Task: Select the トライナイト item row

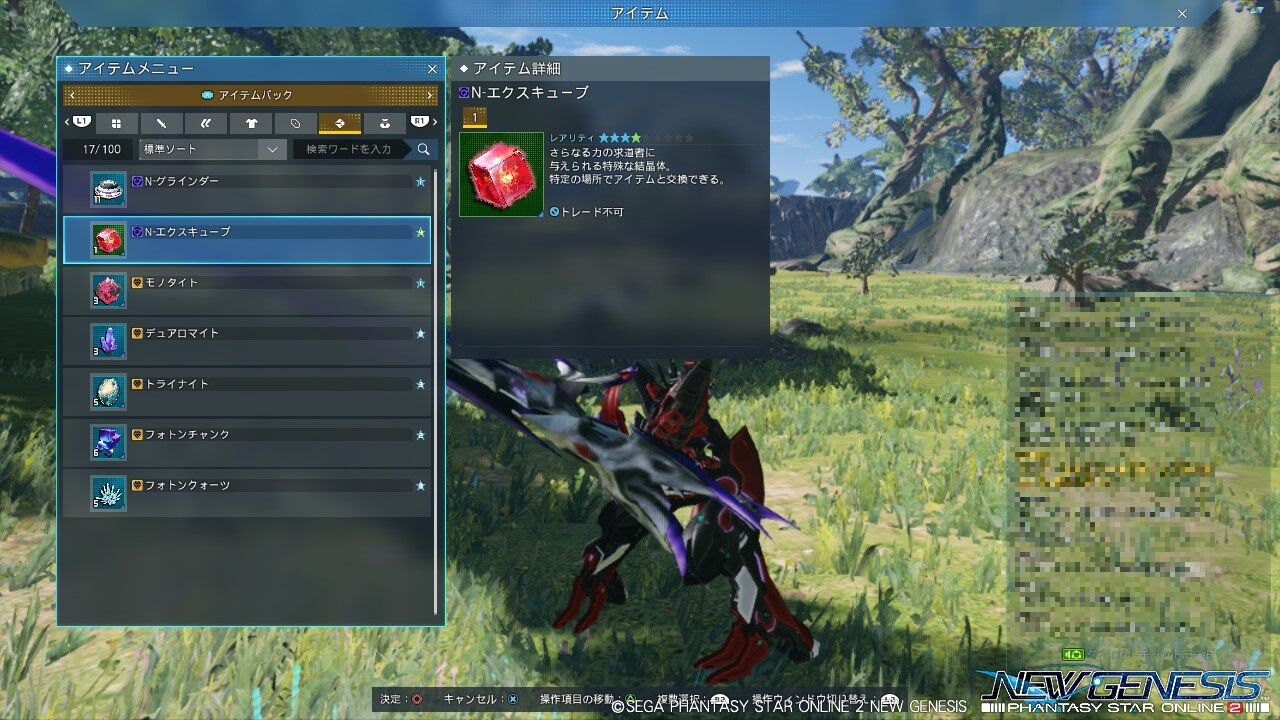Action: click(x=250, y=385)
